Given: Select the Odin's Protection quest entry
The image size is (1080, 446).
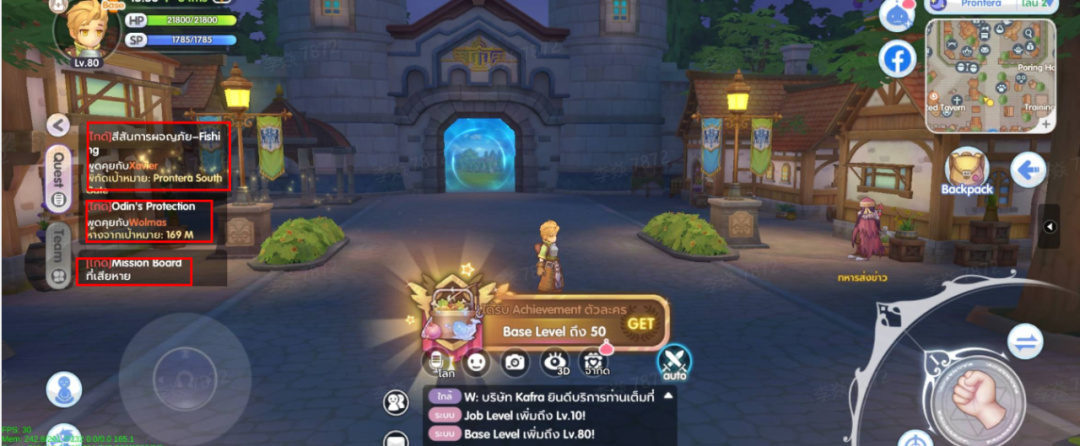Looking at the screenshot, I should click(149, 221).
